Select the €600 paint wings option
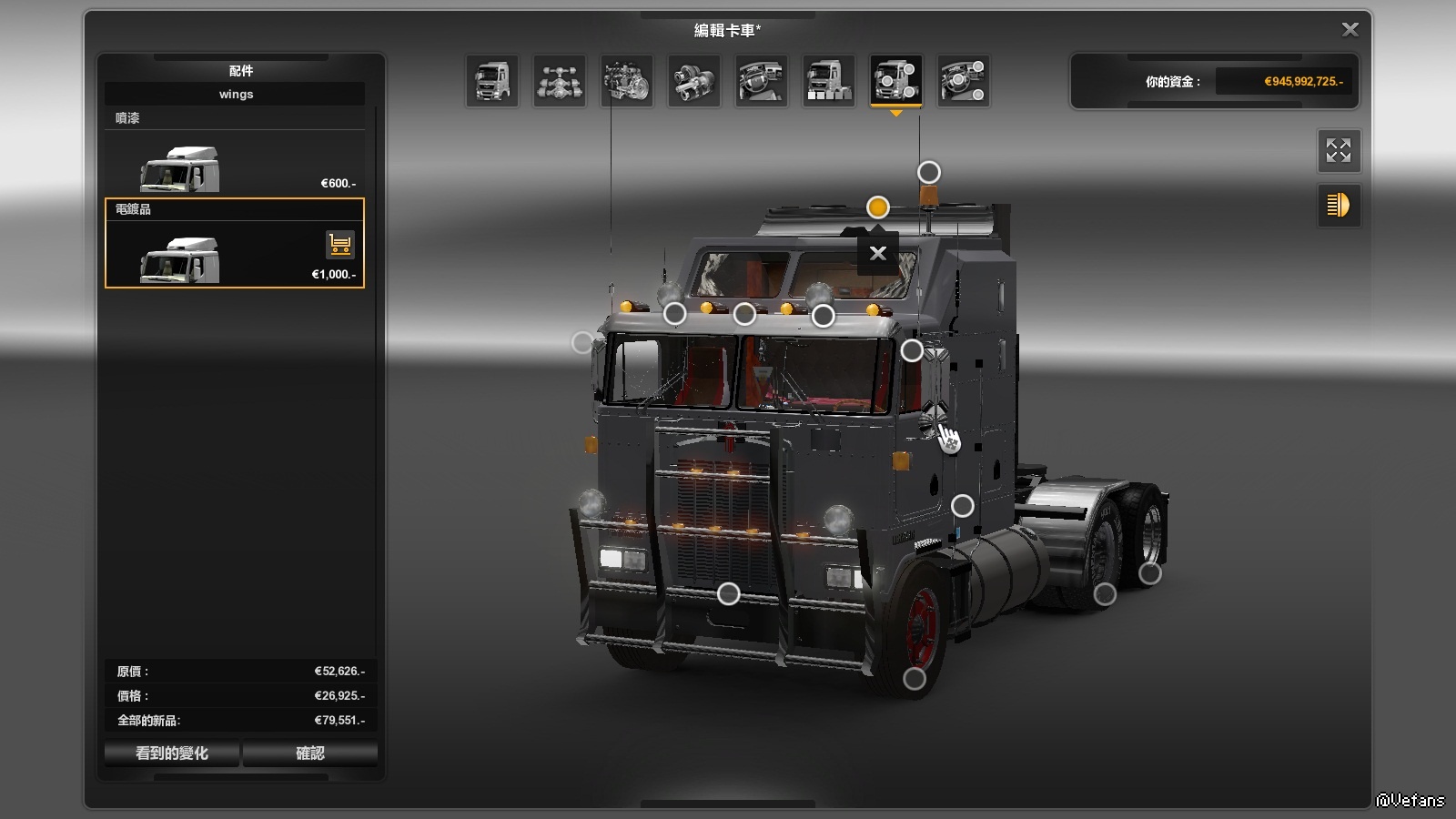This screenshot has width=1456, height=819. (x=235, y=162)
